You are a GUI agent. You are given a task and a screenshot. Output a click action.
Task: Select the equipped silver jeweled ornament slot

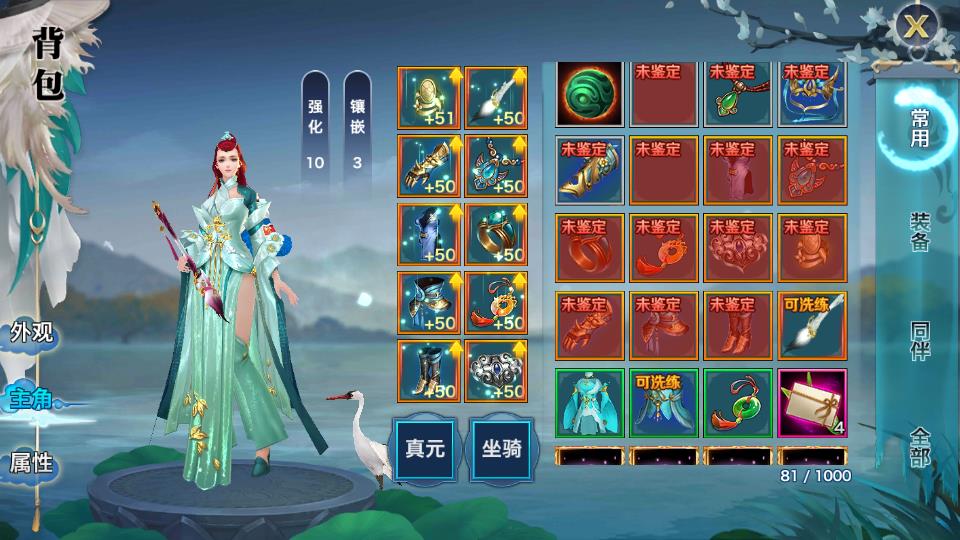point(496,370)
